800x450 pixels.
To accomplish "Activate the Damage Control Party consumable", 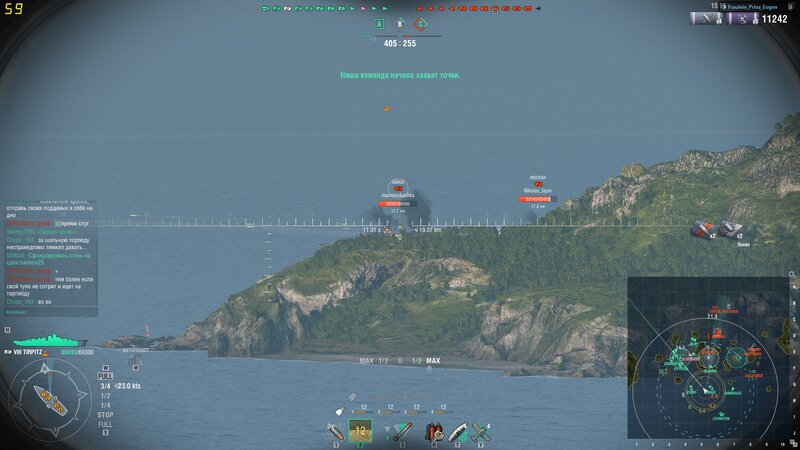I will [434, 431].
